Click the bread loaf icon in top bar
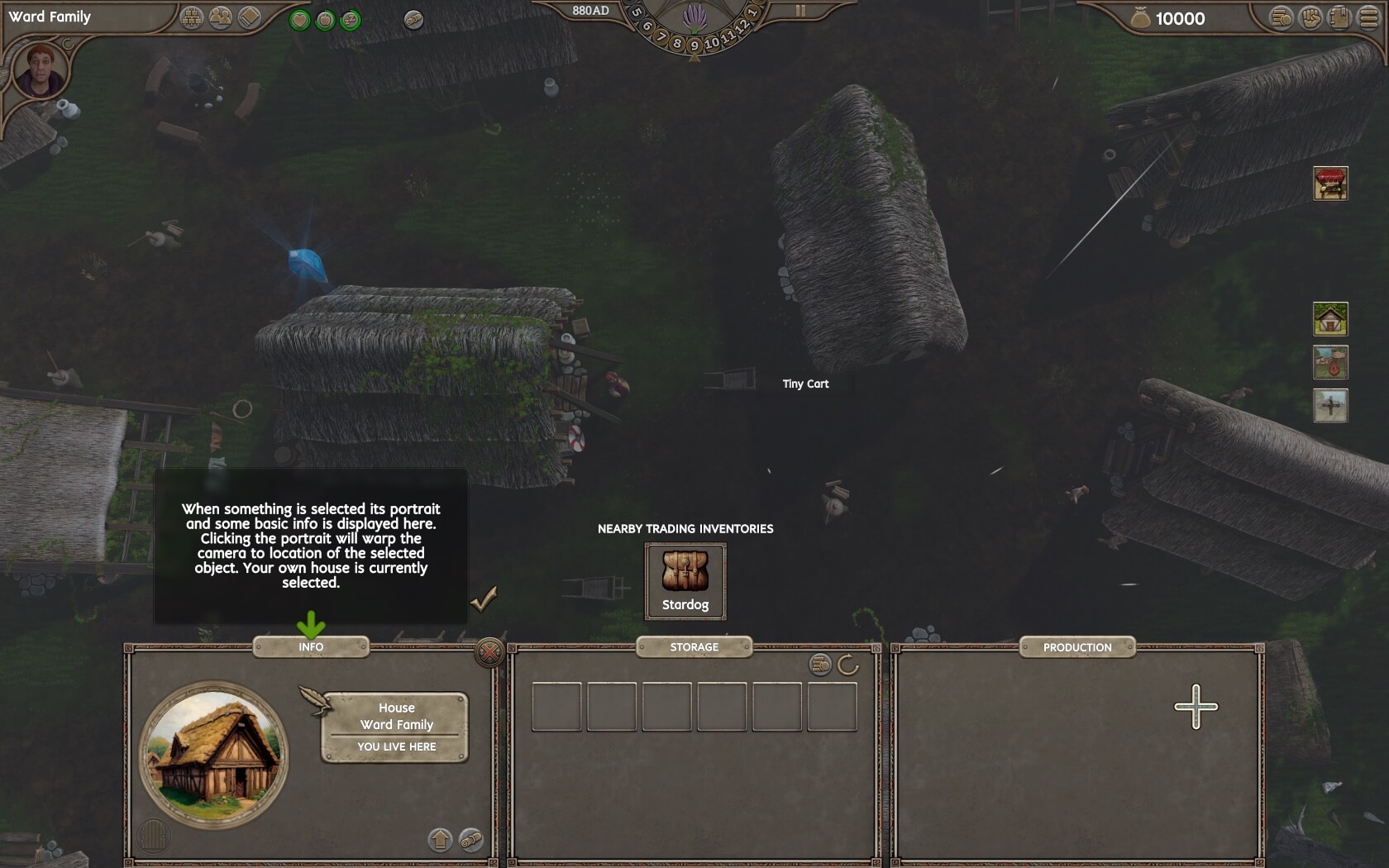1389x868 pixels. point(413,20)
